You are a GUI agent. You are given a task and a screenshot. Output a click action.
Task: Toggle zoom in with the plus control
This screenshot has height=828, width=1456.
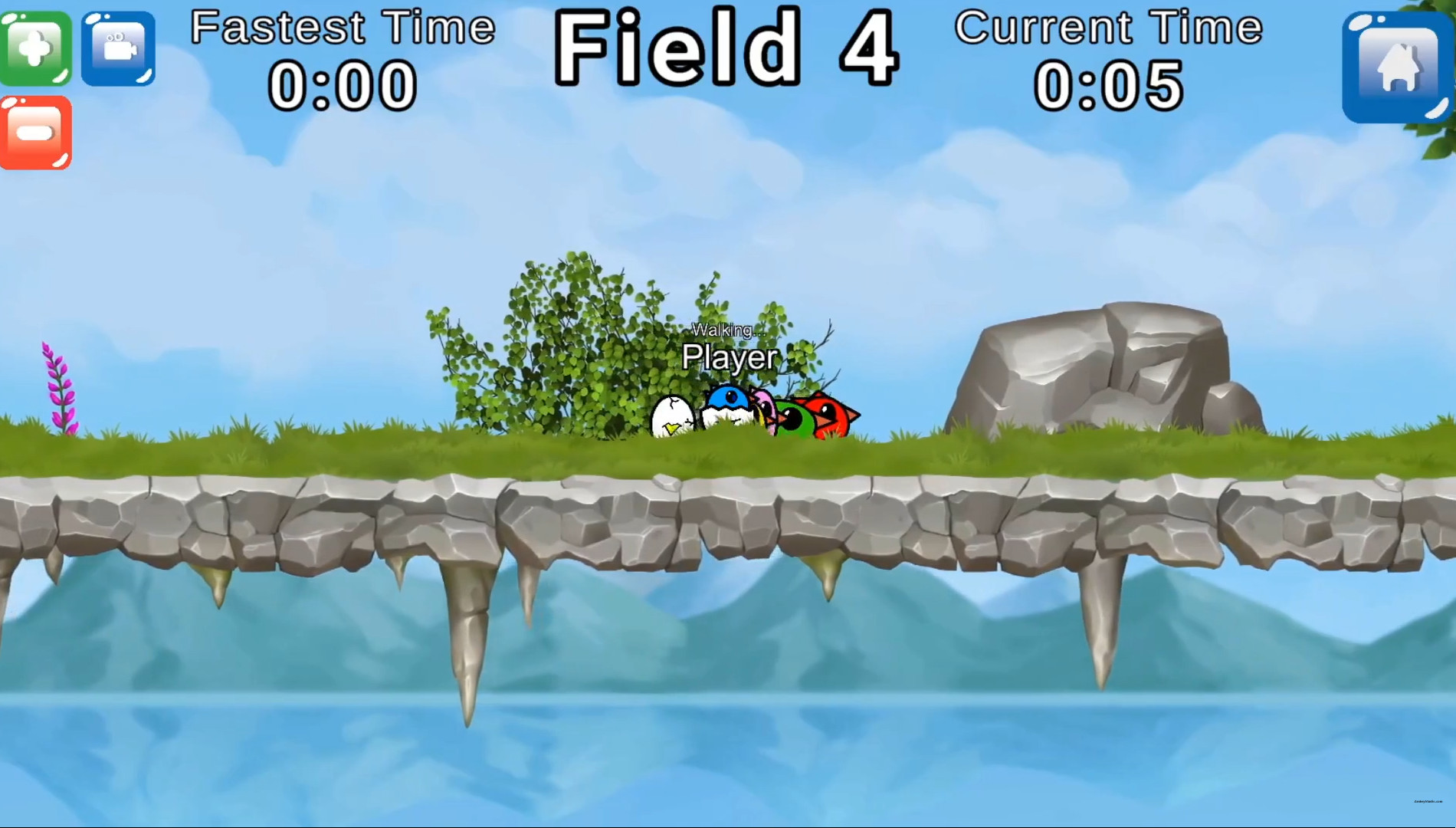click(x=35, y=48)
